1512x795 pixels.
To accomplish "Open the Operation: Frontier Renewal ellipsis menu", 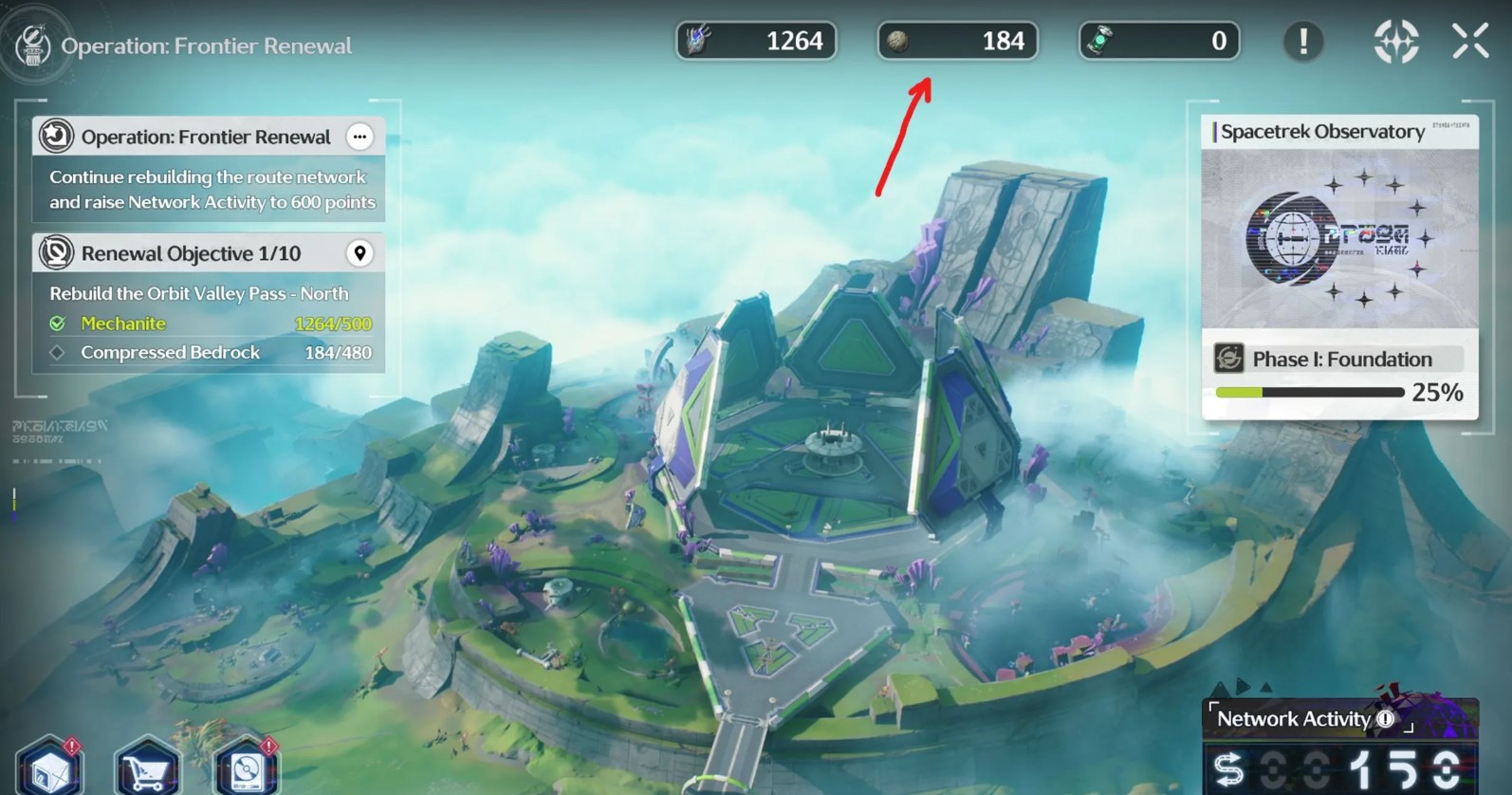I will [x=360, y=137].
